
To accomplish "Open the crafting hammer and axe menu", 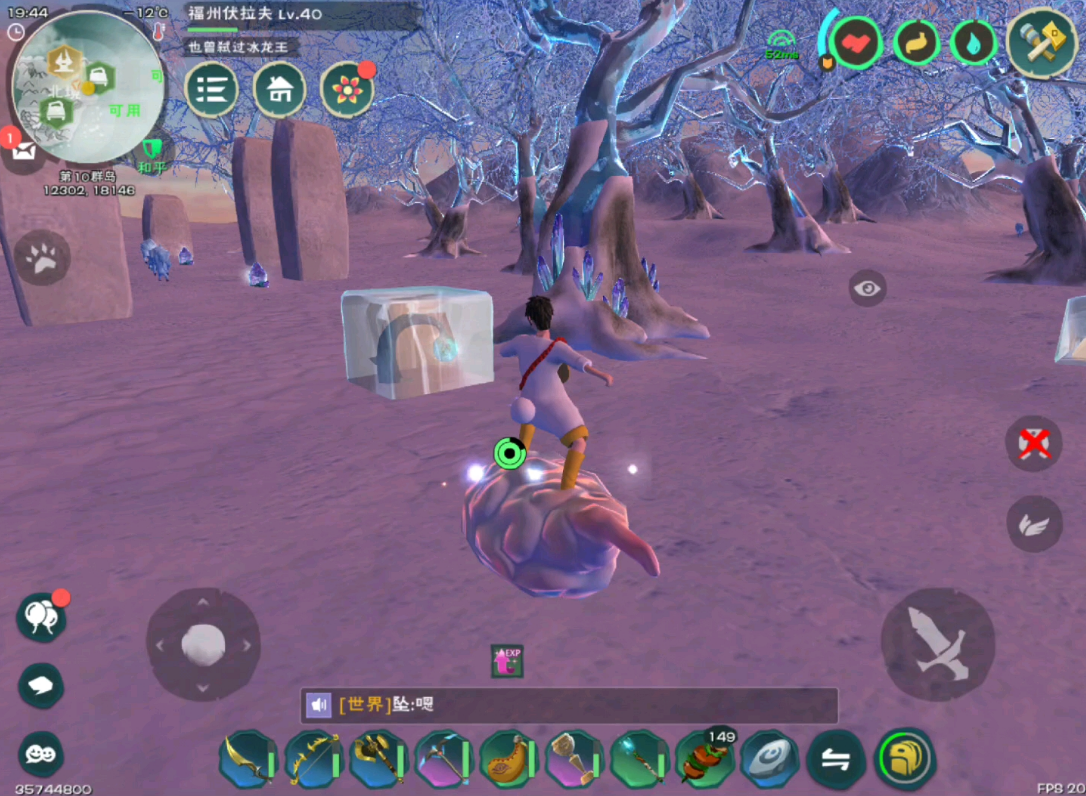I will click(1041, 42).
